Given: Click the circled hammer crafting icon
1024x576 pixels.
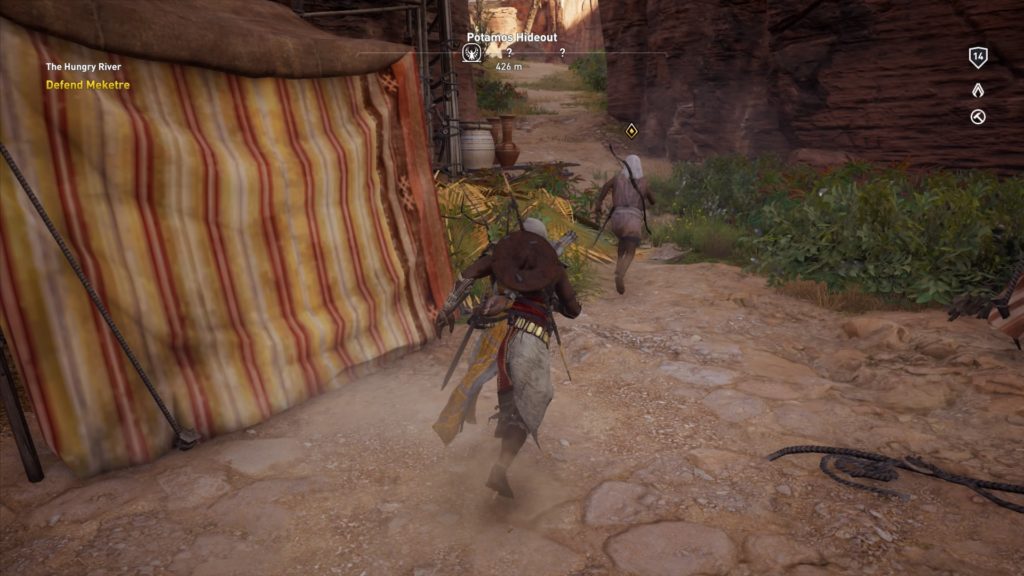Looking at the screenshot, I should [x=978, y=117].
